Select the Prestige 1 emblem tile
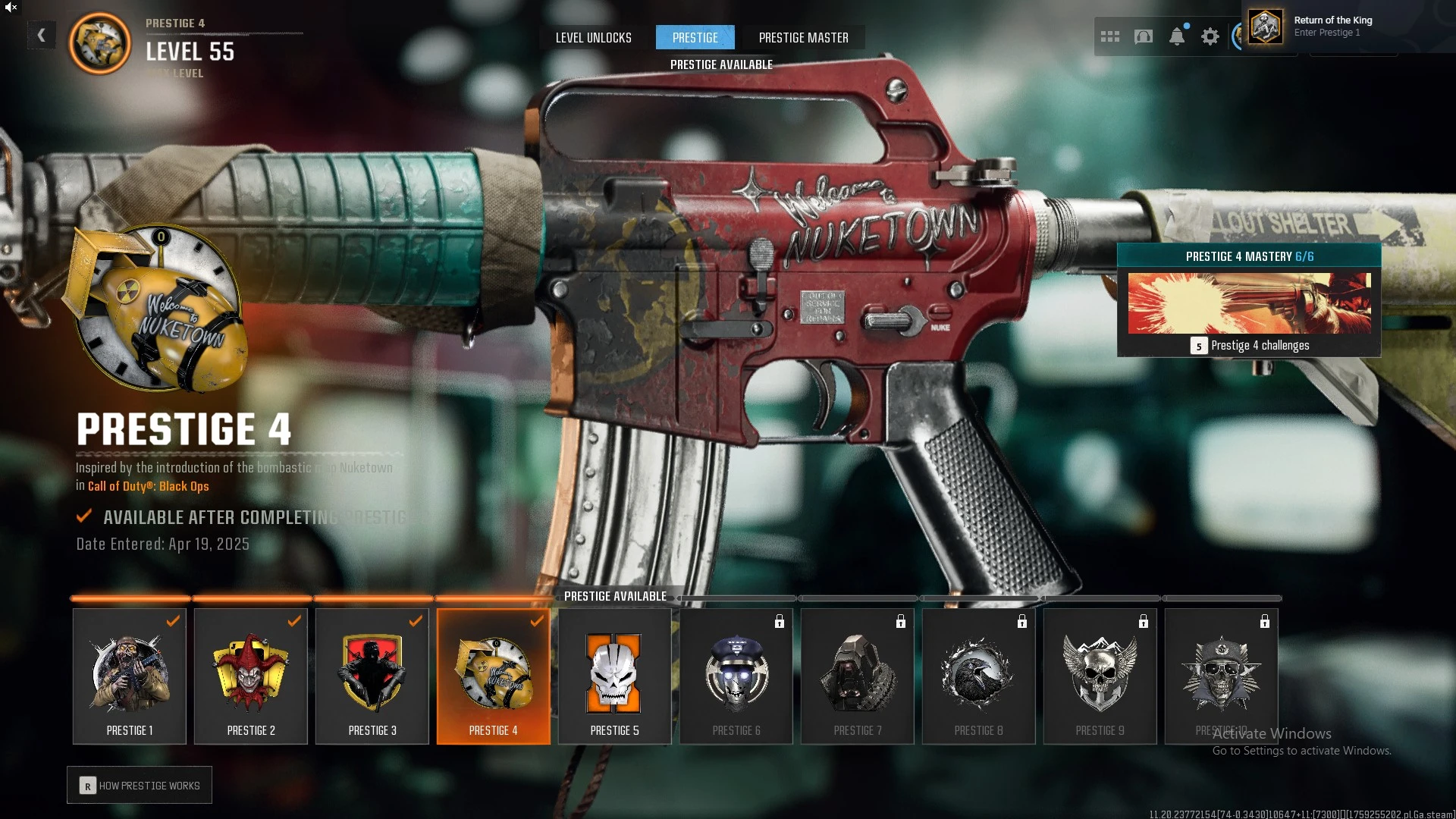 (130, 676)
